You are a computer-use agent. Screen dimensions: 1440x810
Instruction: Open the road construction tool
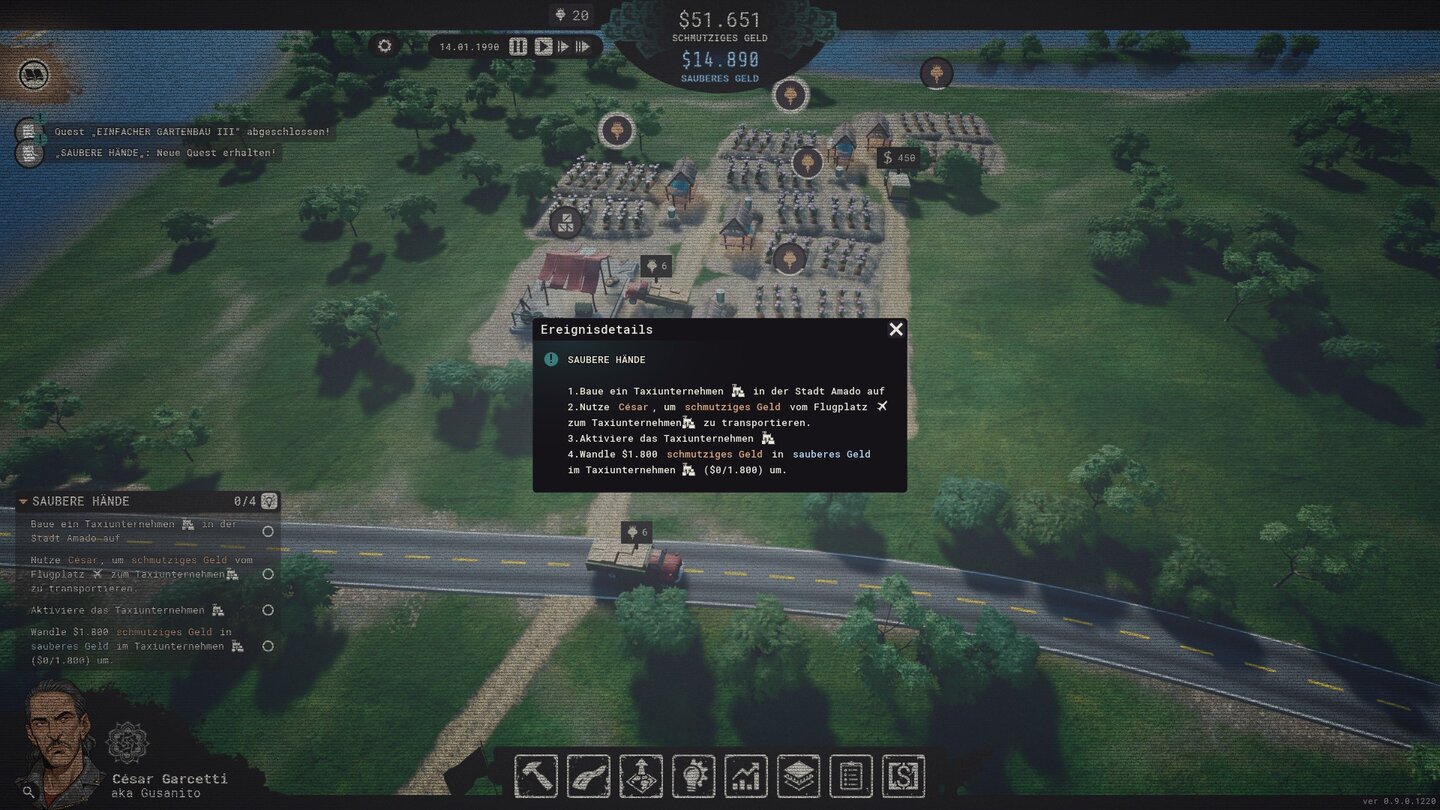(x=588, y=775)
